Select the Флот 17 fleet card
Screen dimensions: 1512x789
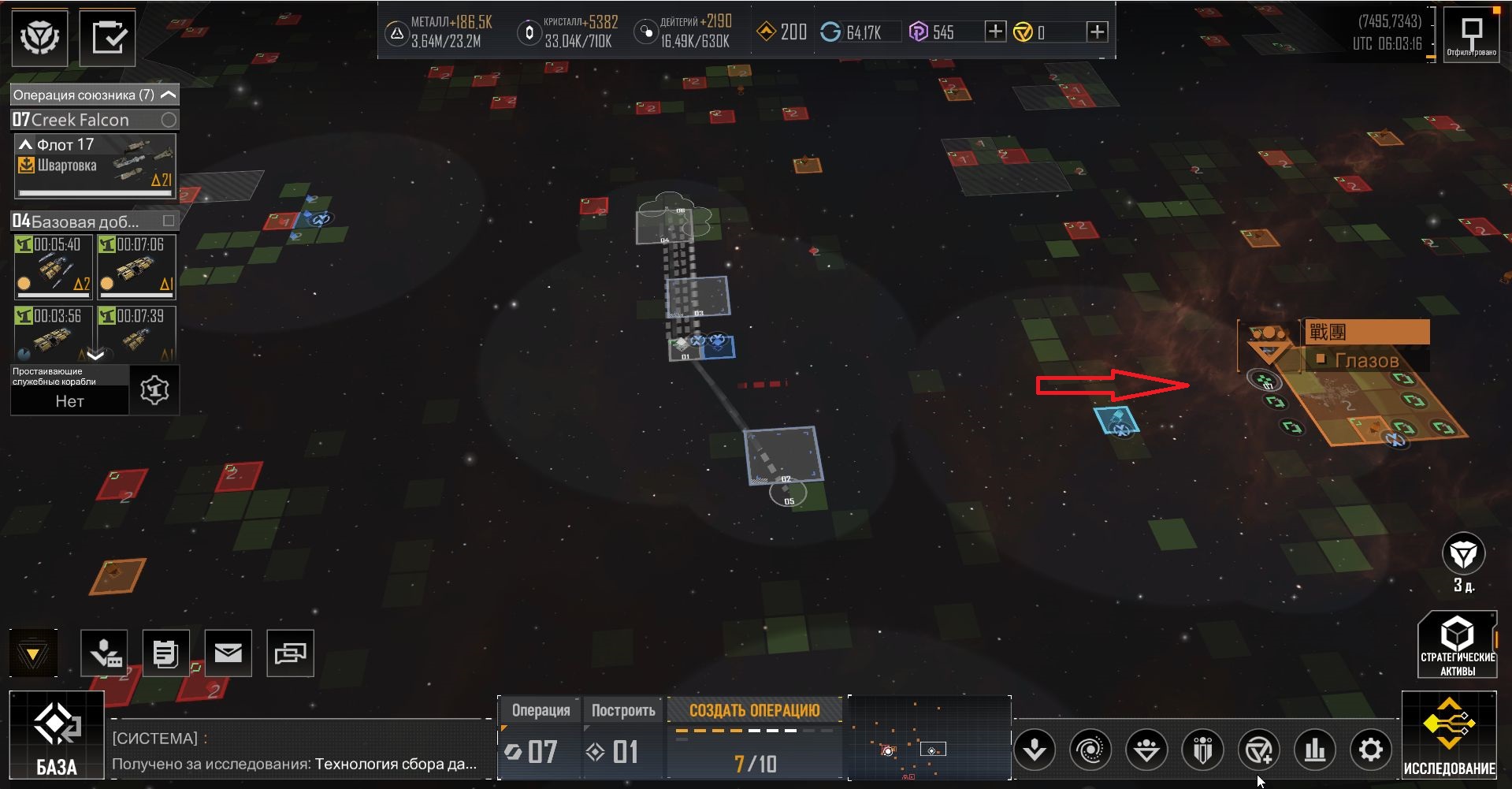(x=95, y=166)
